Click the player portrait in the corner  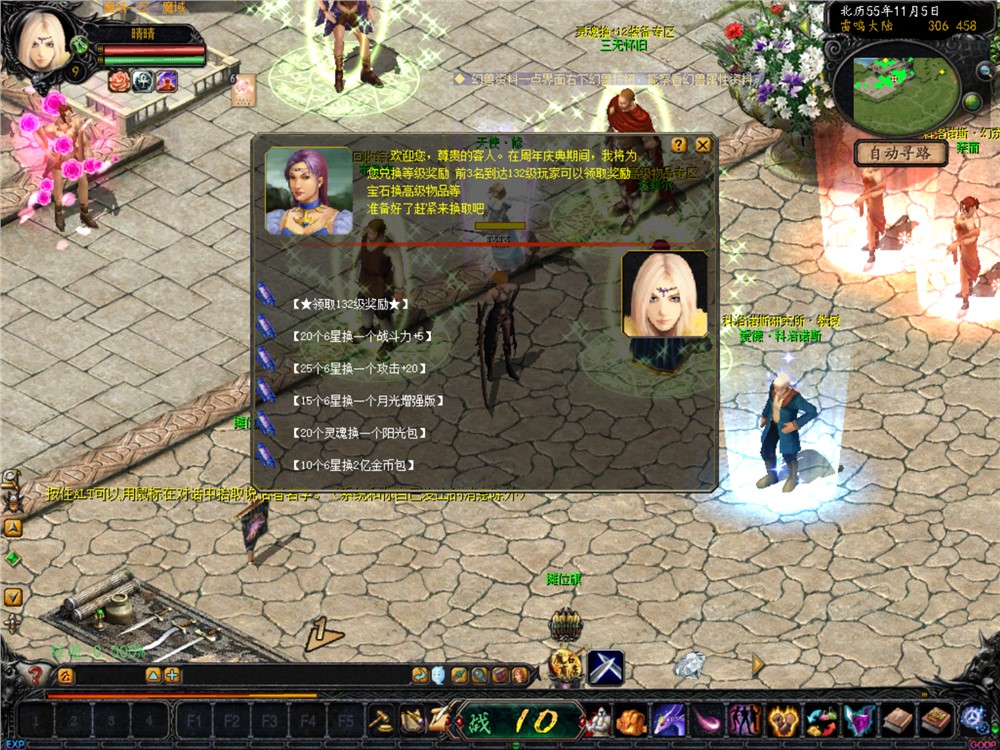(x=42, y=40)
